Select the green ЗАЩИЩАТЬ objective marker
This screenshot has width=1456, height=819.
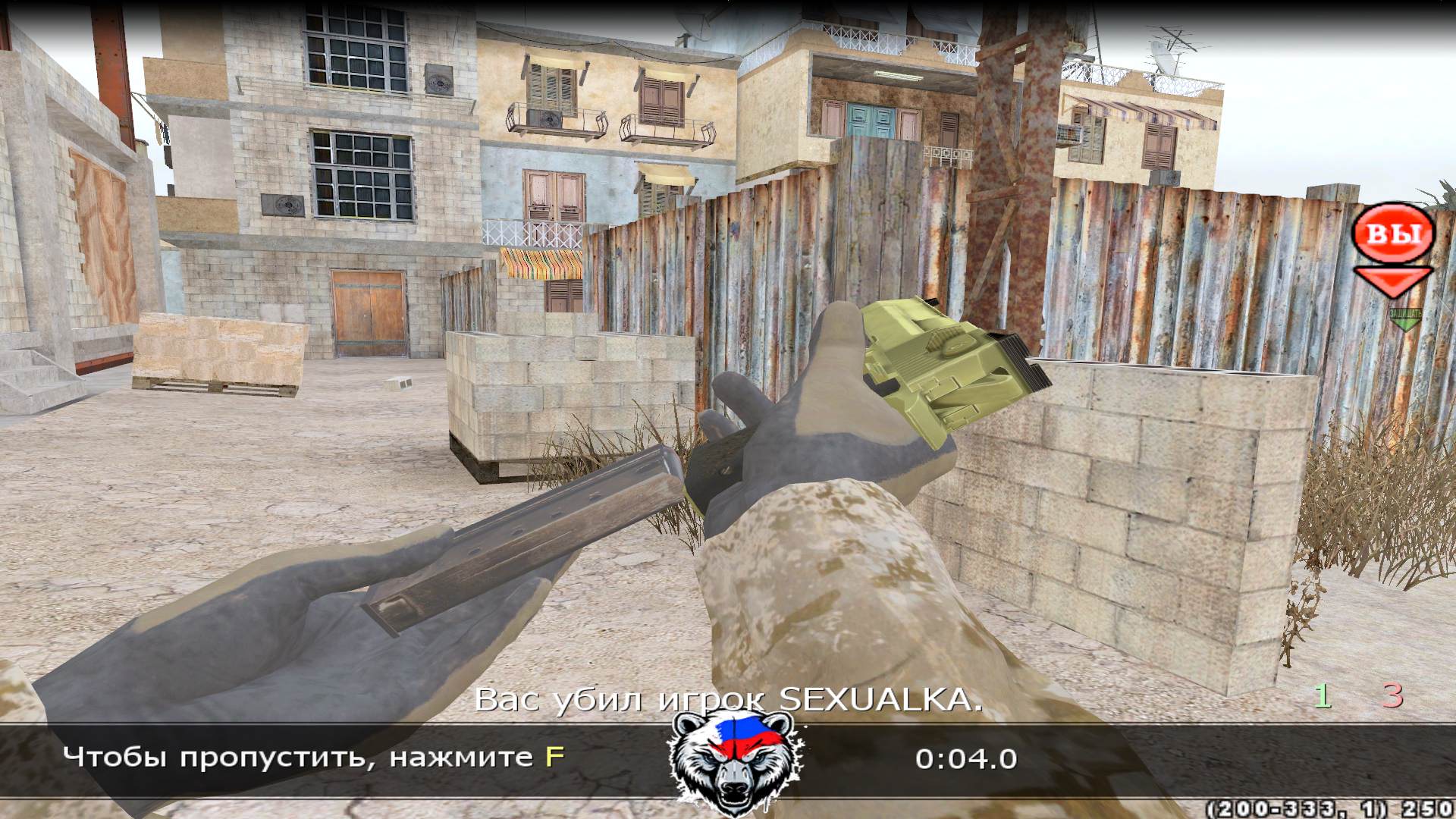1404,318
